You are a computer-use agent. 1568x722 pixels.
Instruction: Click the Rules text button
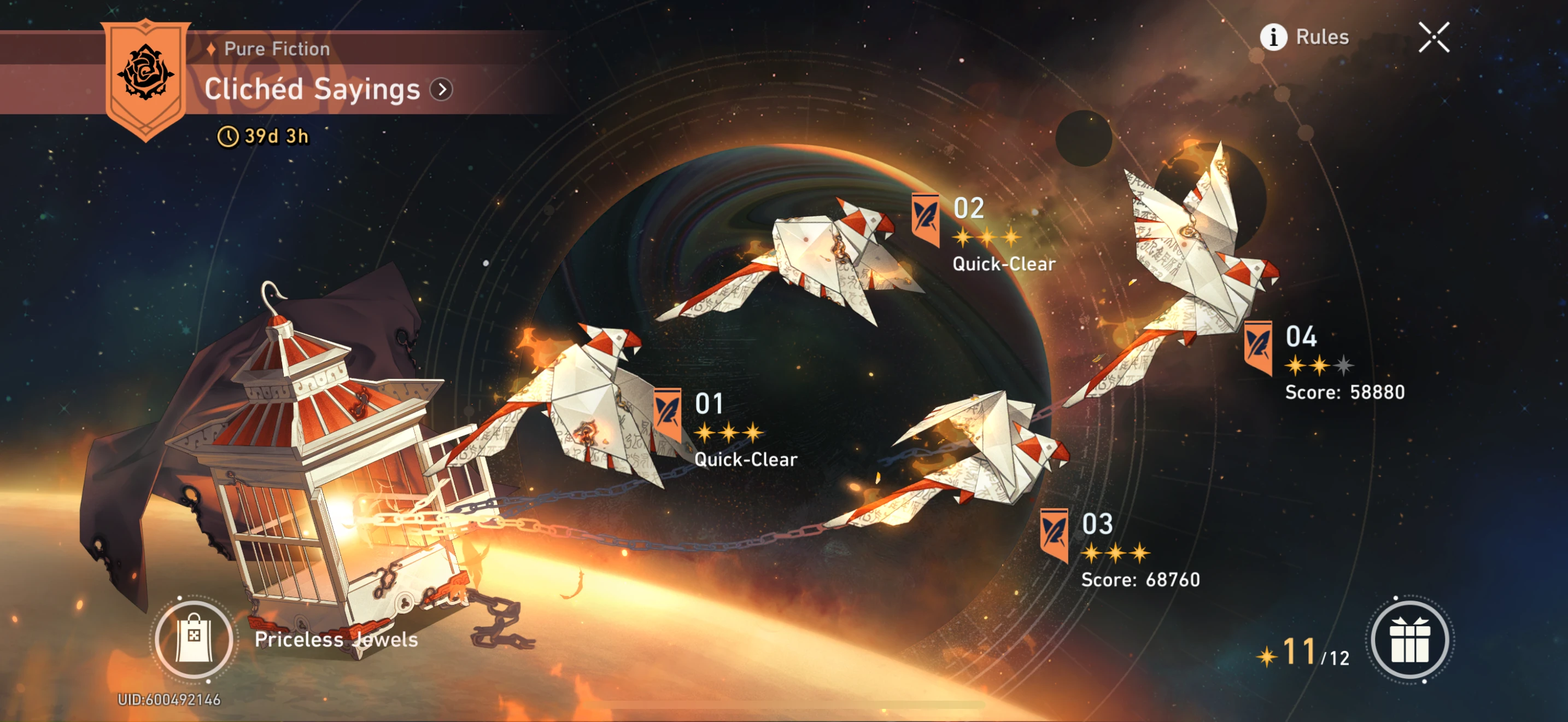pyautogui.click(x=1322, y=37)
